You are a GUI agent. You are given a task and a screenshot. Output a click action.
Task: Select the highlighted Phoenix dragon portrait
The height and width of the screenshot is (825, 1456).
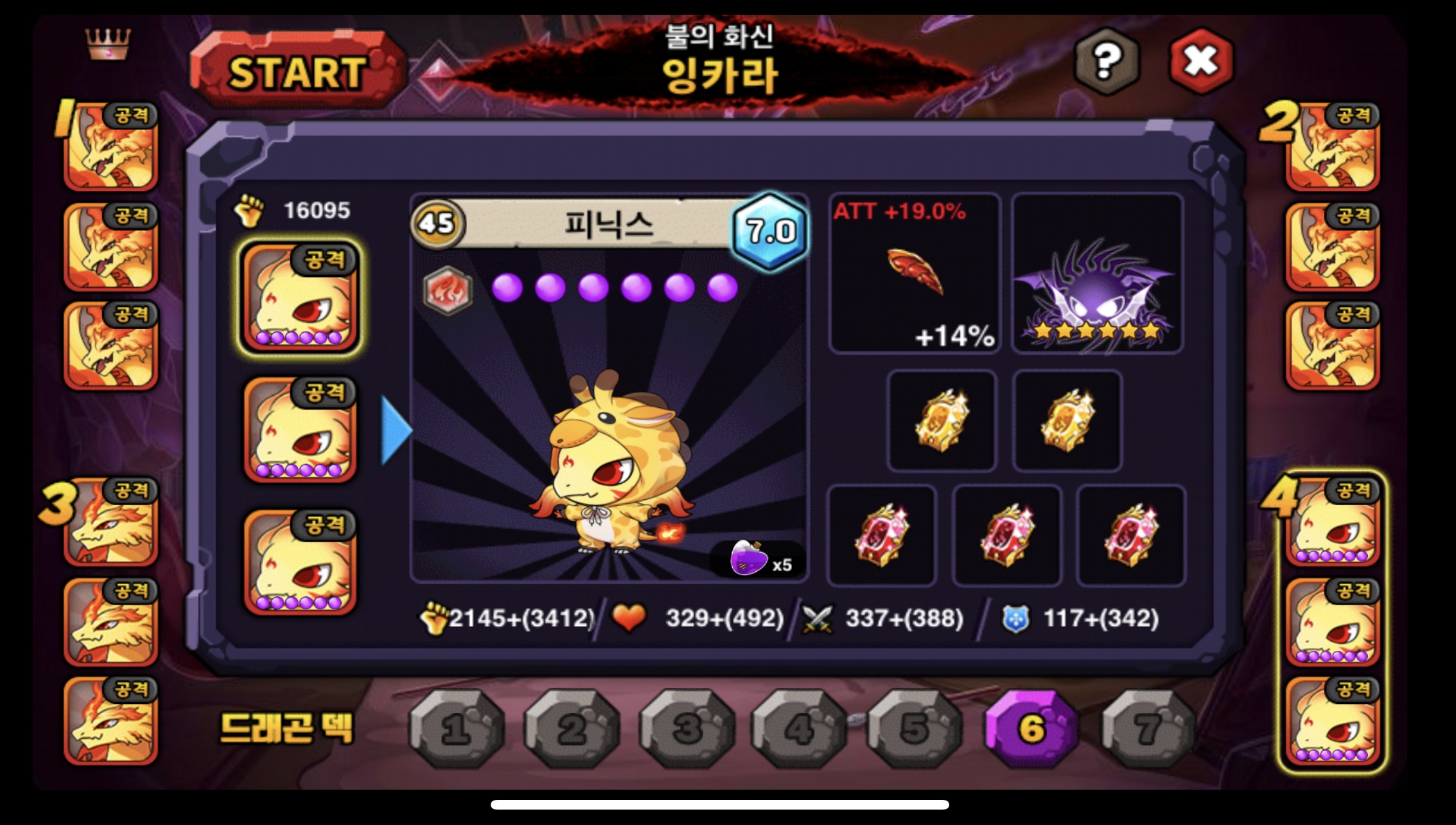299,297
